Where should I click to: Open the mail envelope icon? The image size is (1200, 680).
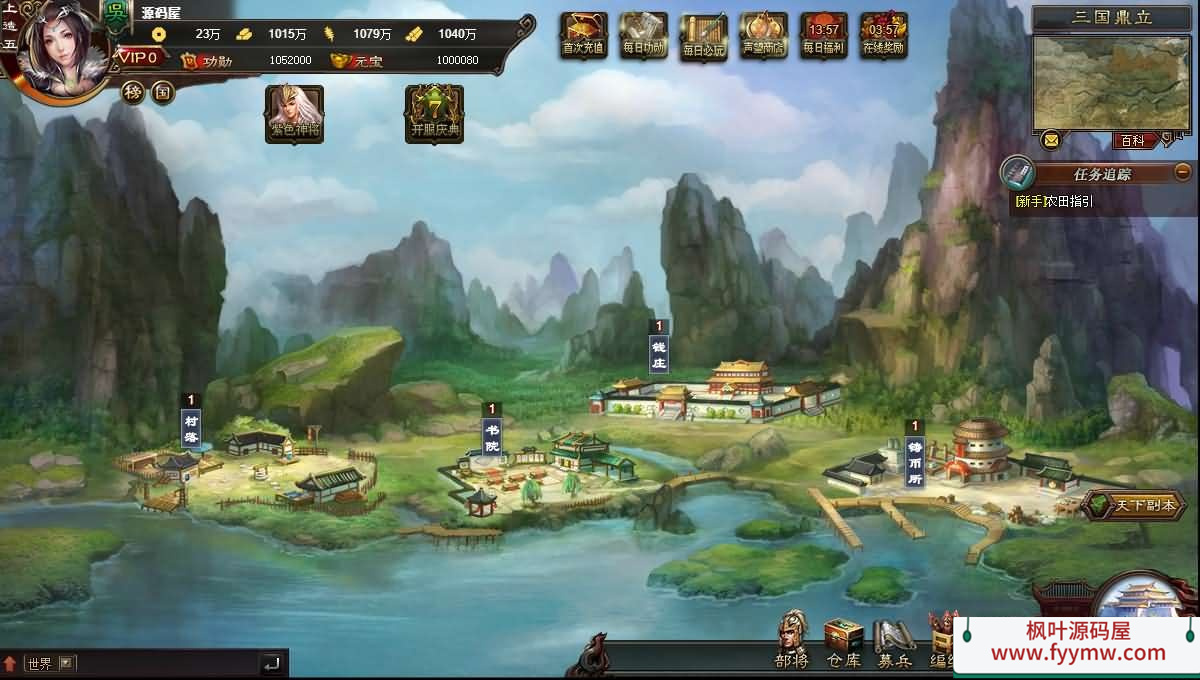pyautogui.click(x=1050, y=139)
